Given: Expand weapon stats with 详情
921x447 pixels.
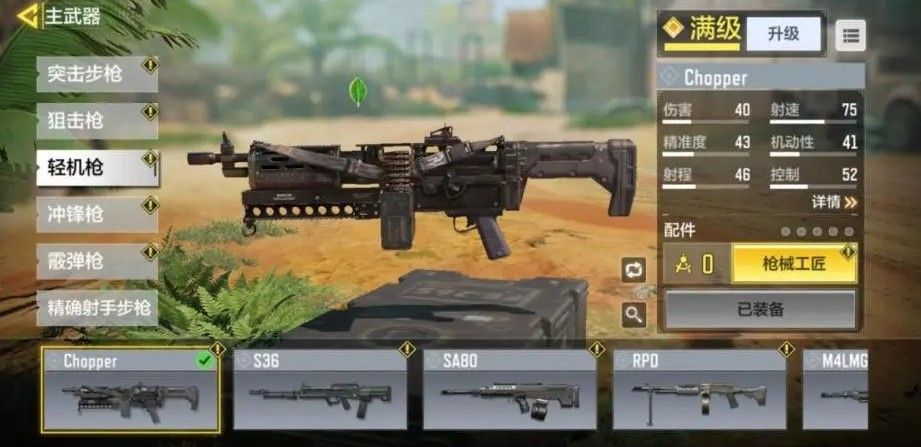Looking at the screenshot, I should tap(834, 202).
